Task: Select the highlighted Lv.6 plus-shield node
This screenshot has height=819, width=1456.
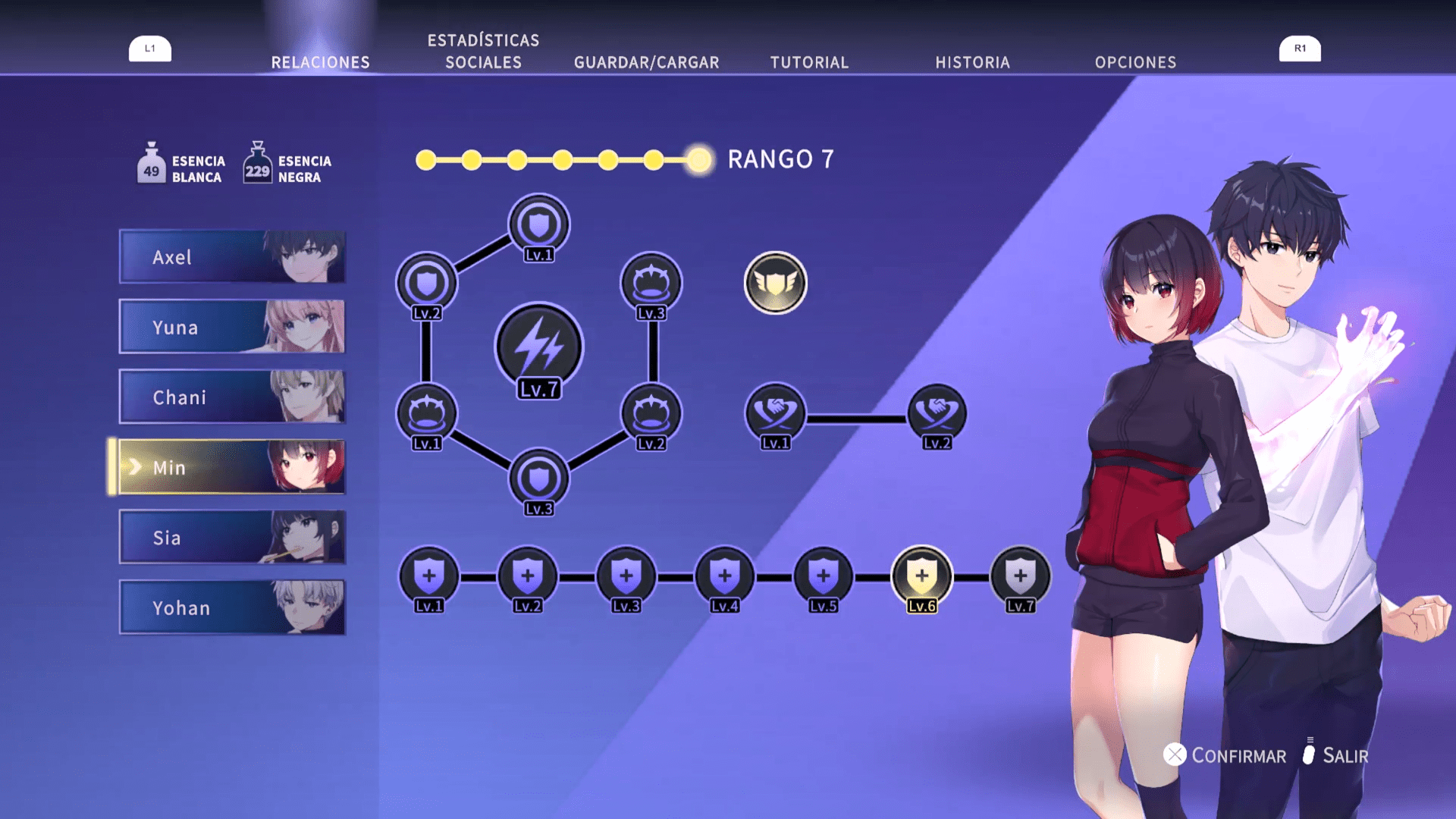Action: (x=921, y=576)
